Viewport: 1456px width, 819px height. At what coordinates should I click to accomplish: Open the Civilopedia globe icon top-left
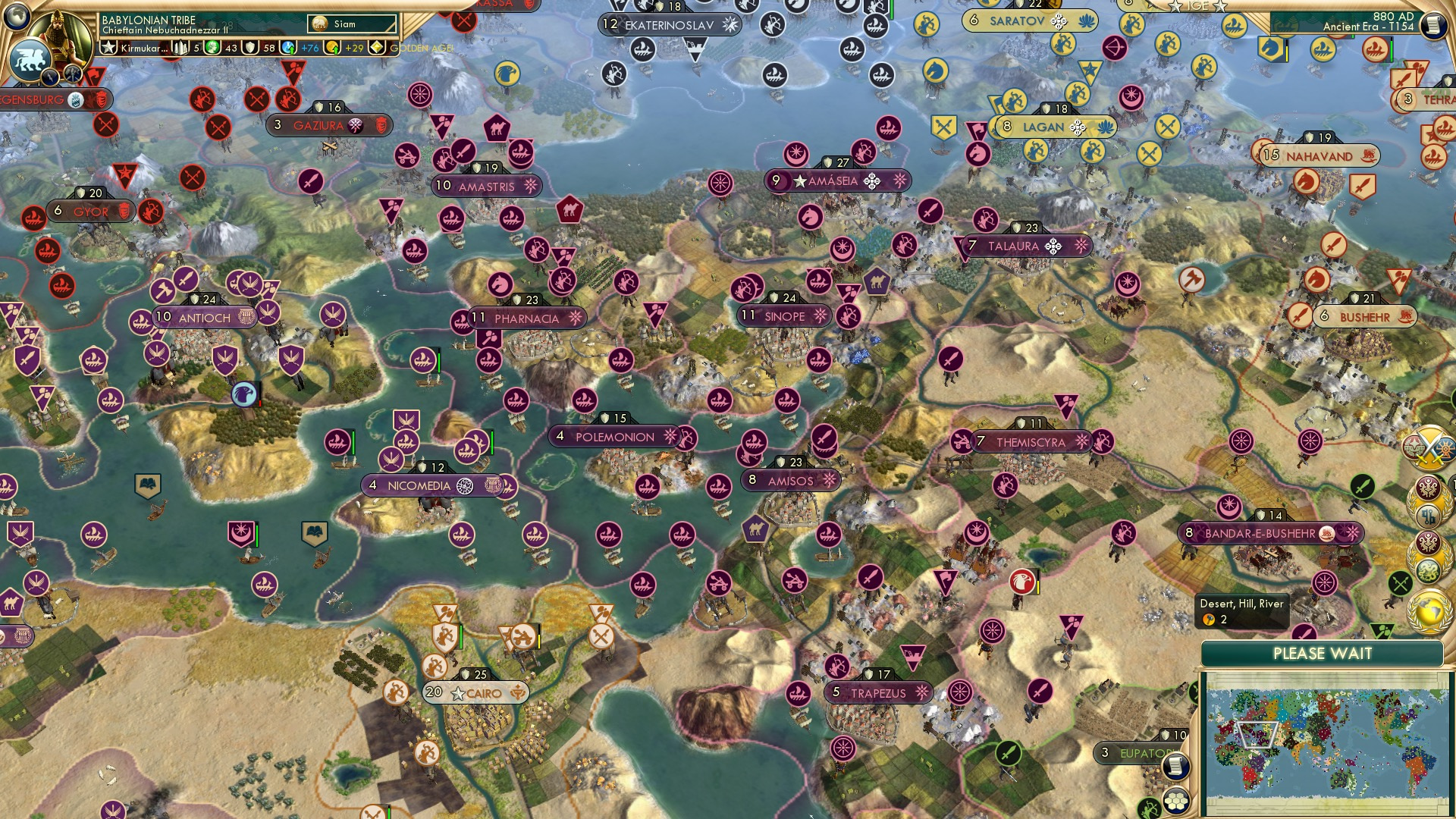pyautogui.click(x=15, y=17)
